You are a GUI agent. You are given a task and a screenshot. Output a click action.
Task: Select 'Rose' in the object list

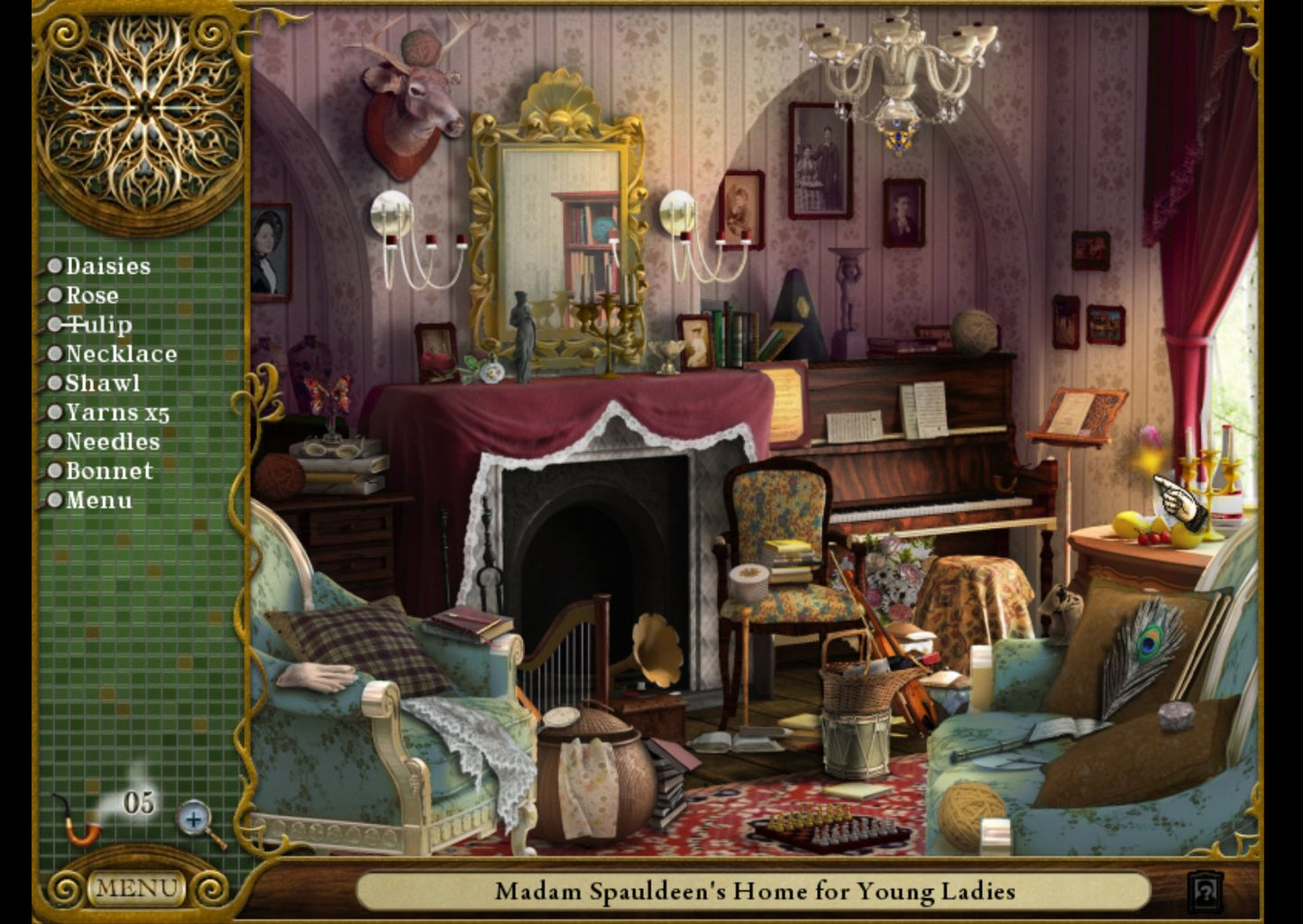pyautogui.click(x=90, y=295)
